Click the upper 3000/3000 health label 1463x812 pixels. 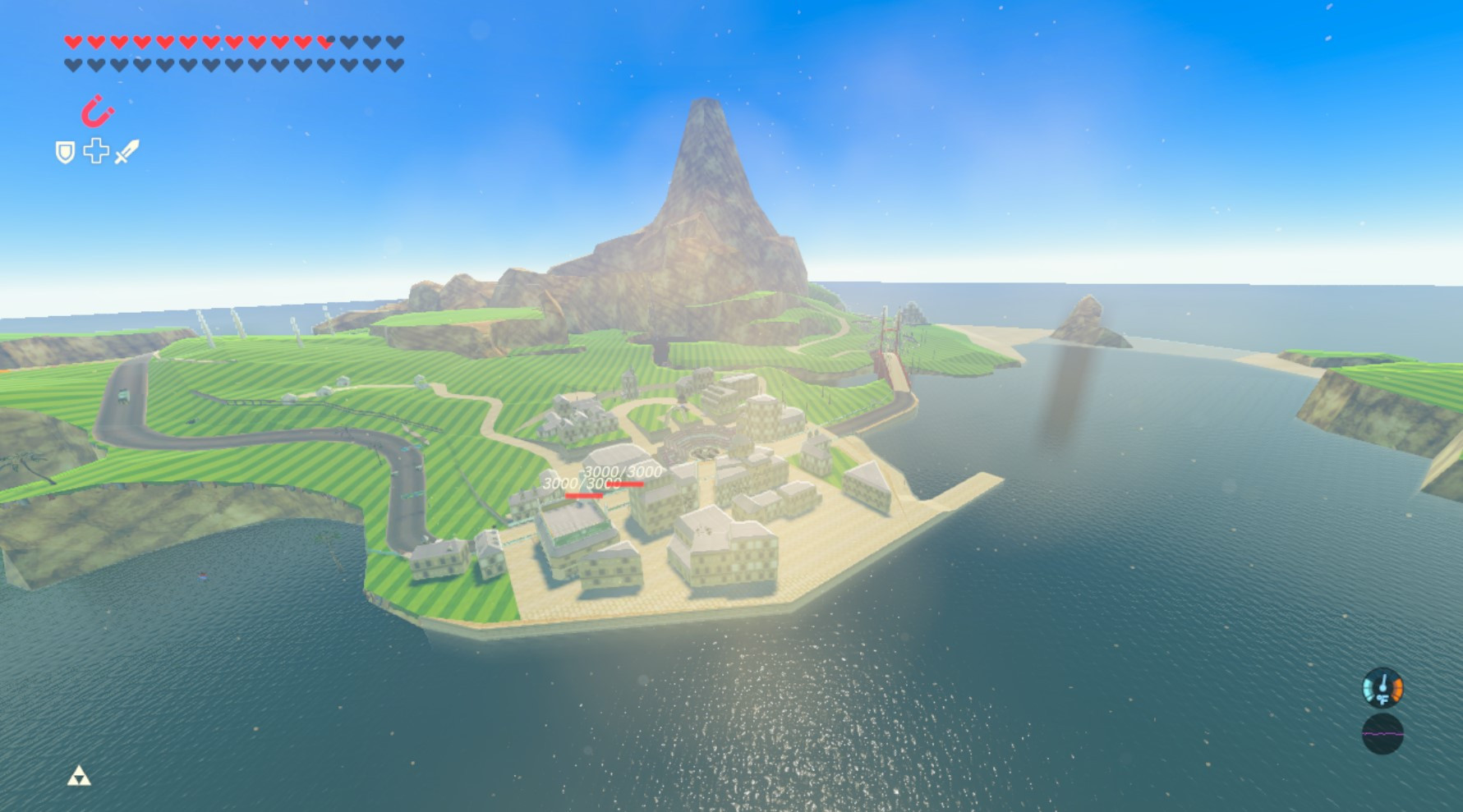click(x=623, y=471)
